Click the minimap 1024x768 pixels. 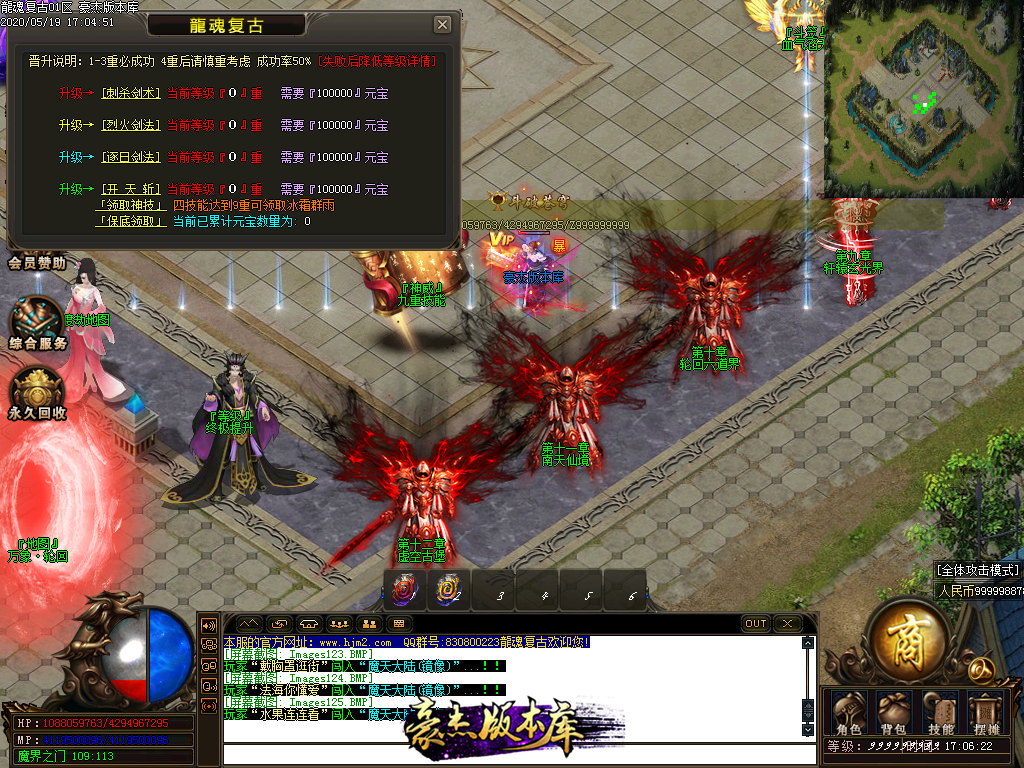[x=922, y=100]
